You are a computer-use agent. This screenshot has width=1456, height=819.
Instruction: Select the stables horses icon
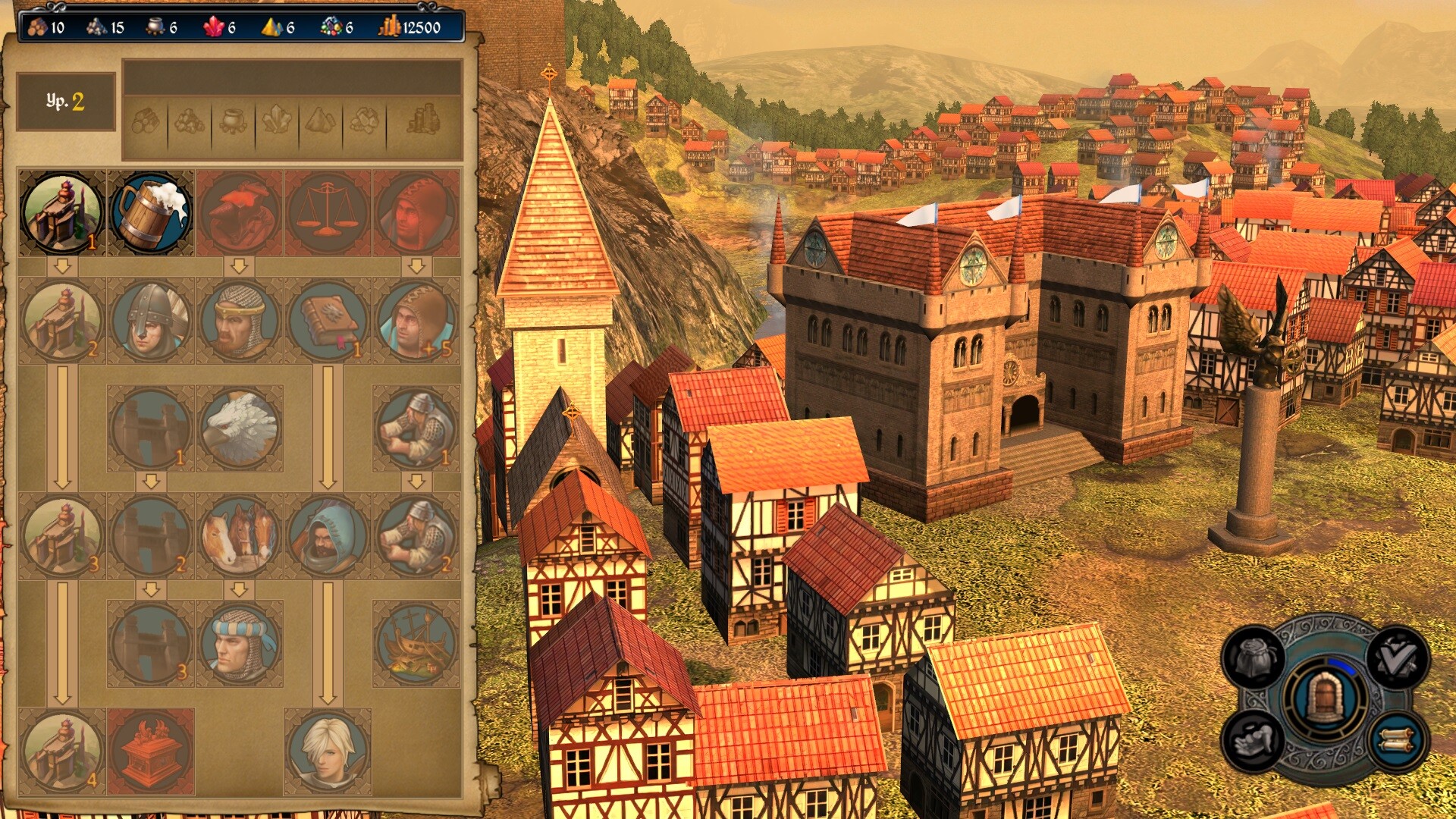tap(240, 535)
